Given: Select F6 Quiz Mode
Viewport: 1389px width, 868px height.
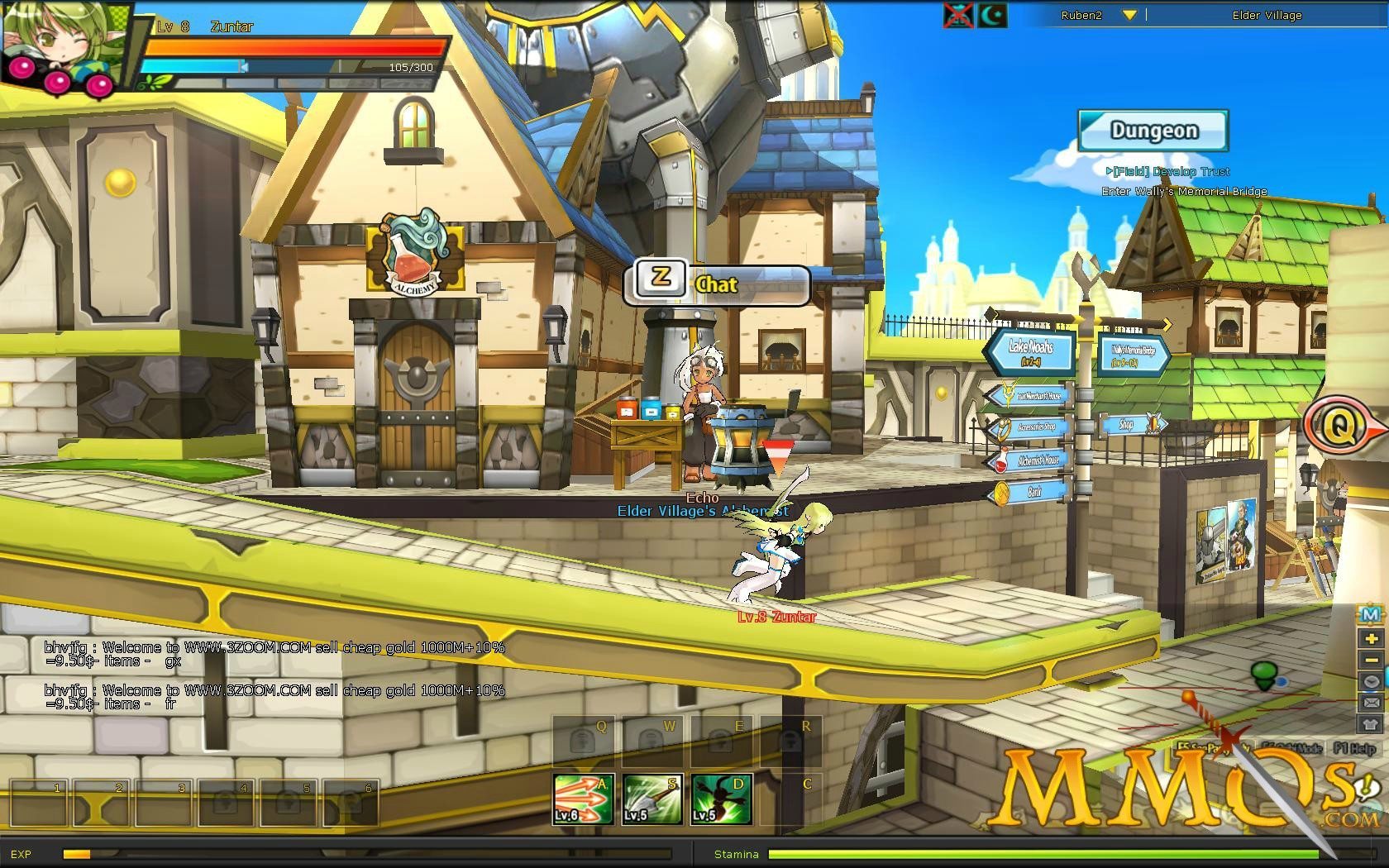Looking at the screenshot, I should click(x=1292, y=746).
